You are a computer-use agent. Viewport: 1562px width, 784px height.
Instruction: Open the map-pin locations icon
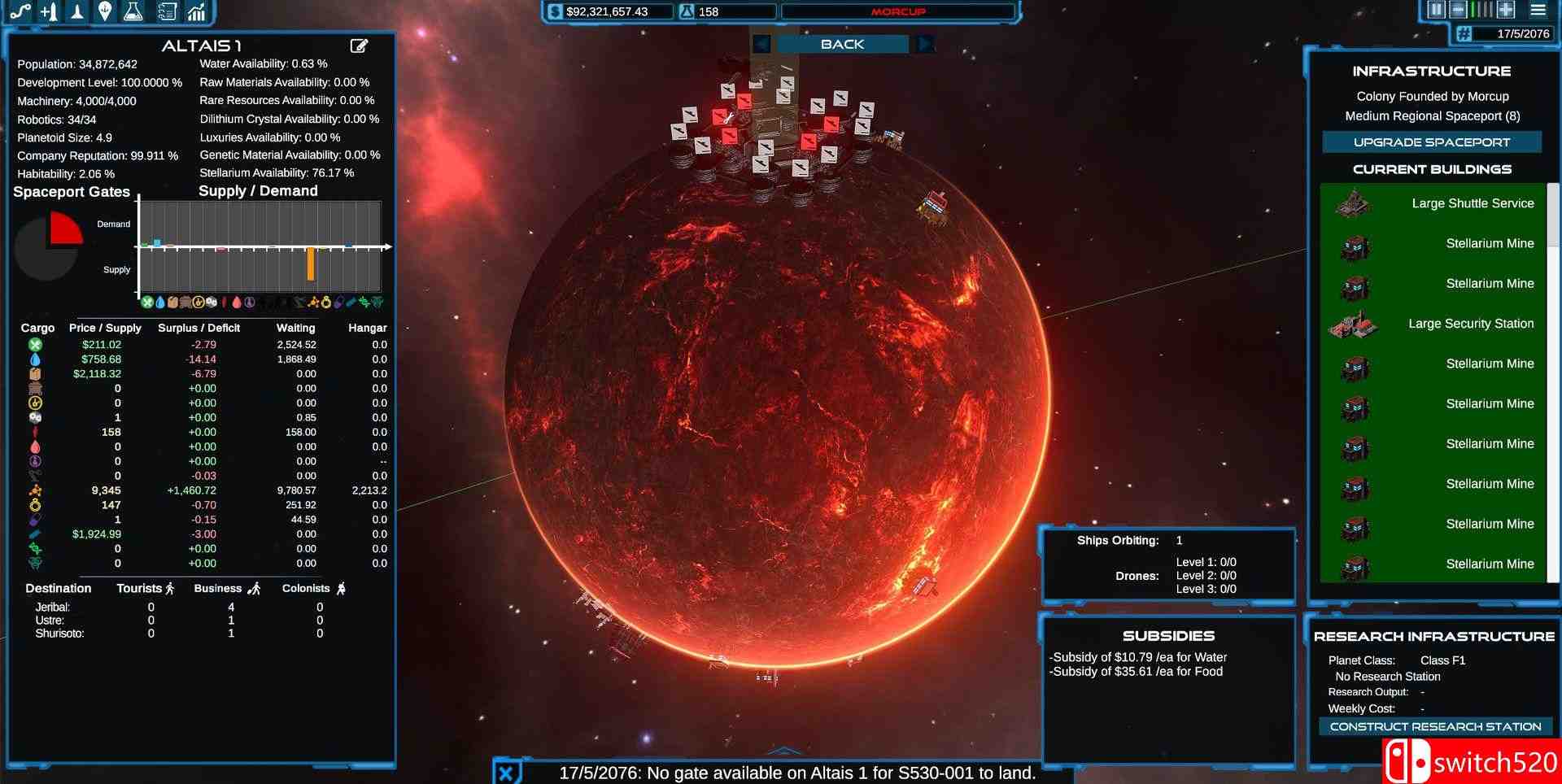click(x=105, y=11)
